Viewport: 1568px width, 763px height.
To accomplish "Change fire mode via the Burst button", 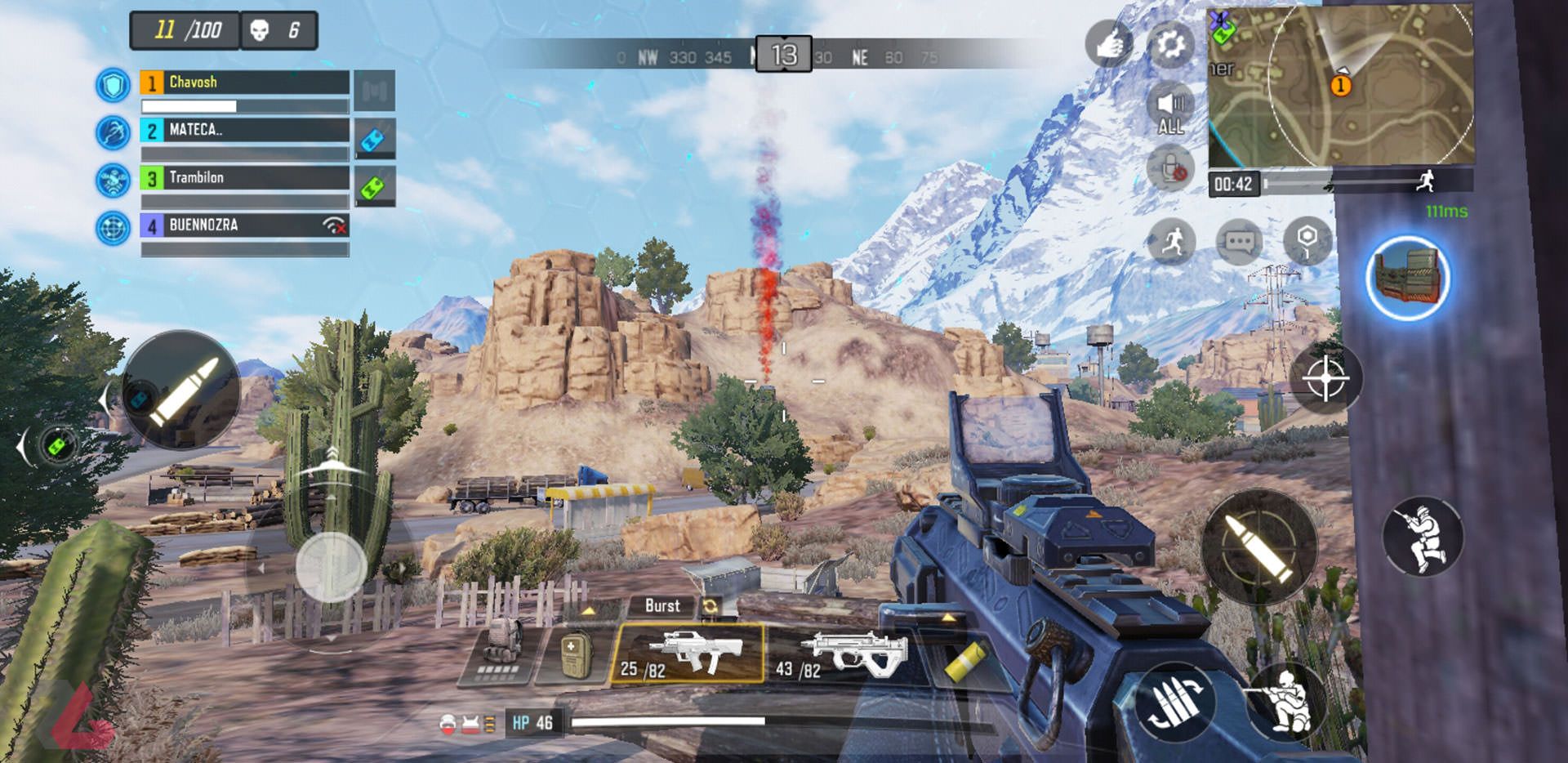I will click(x=663, y=606).
